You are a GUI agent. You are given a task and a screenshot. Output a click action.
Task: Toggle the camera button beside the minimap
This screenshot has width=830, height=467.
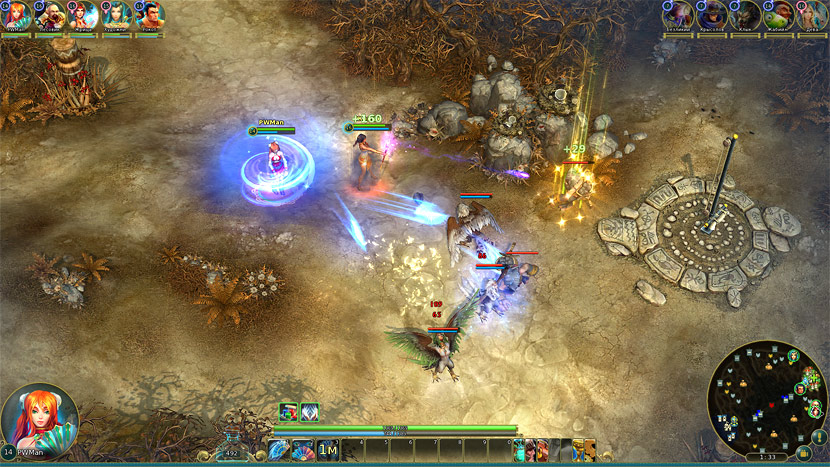point(804,453)
